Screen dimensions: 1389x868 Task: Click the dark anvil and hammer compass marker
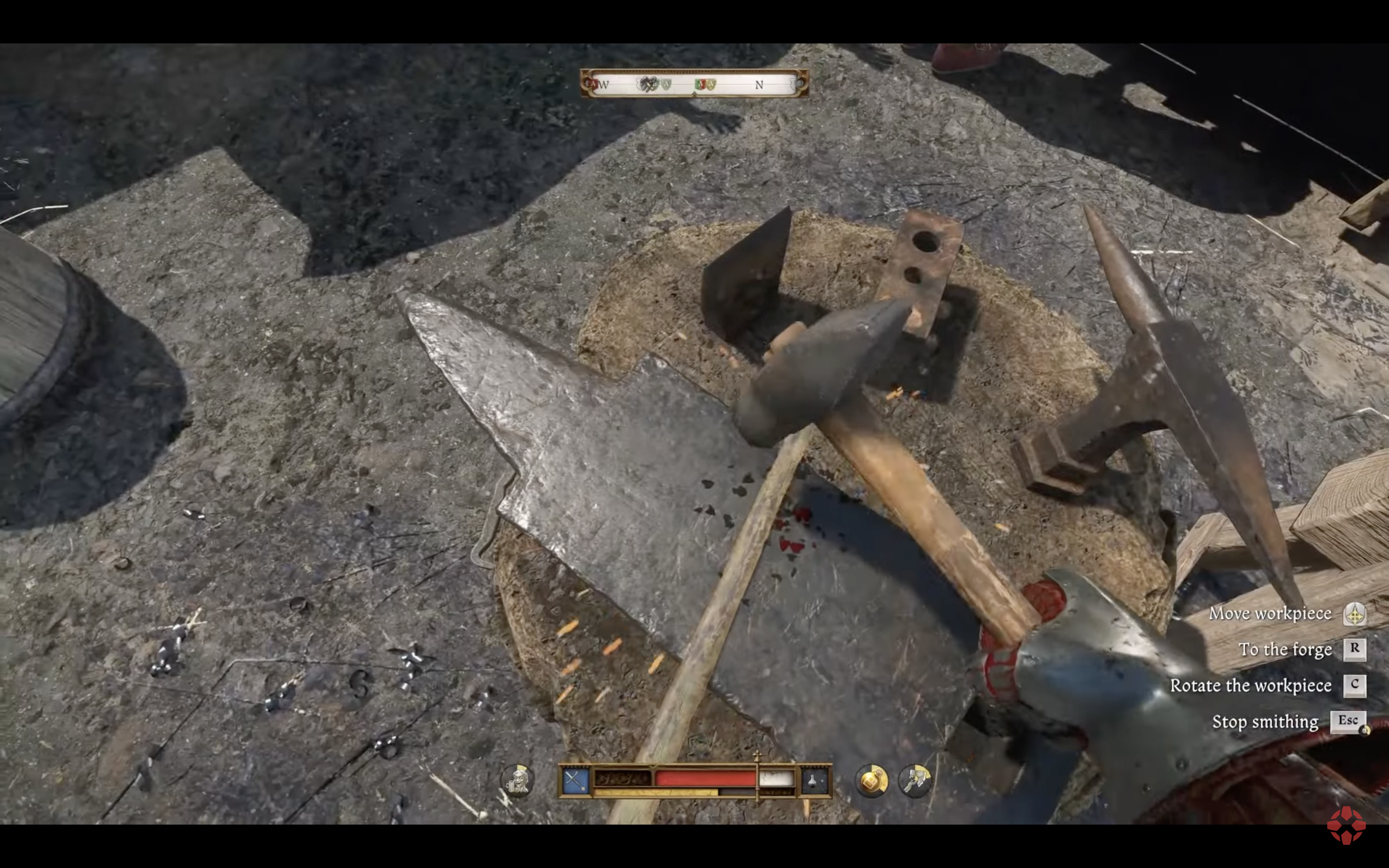click(x=649, y=84)
